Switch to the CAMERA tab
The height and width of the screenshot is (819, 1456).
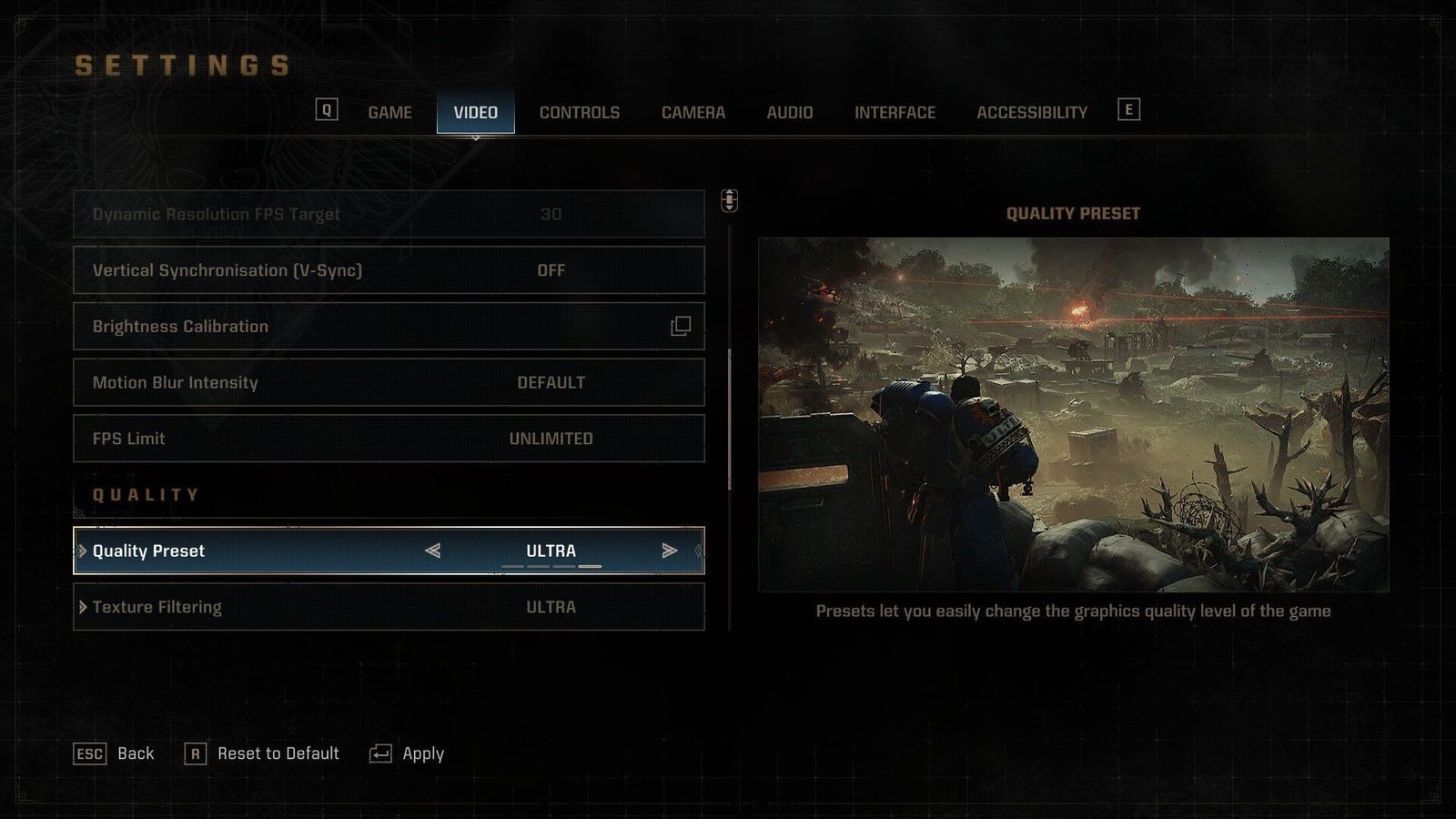(x=693, y=112)
